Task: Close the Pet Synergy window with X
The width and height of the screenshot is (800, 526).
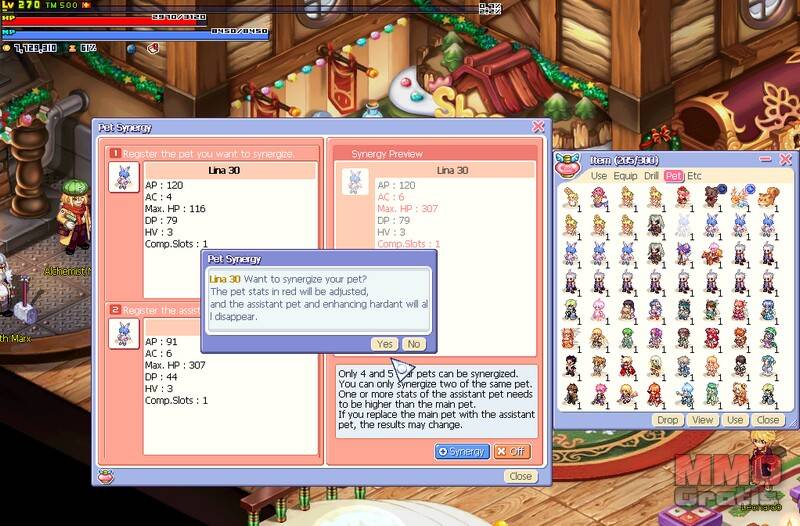Action: (x=538, y=127)
